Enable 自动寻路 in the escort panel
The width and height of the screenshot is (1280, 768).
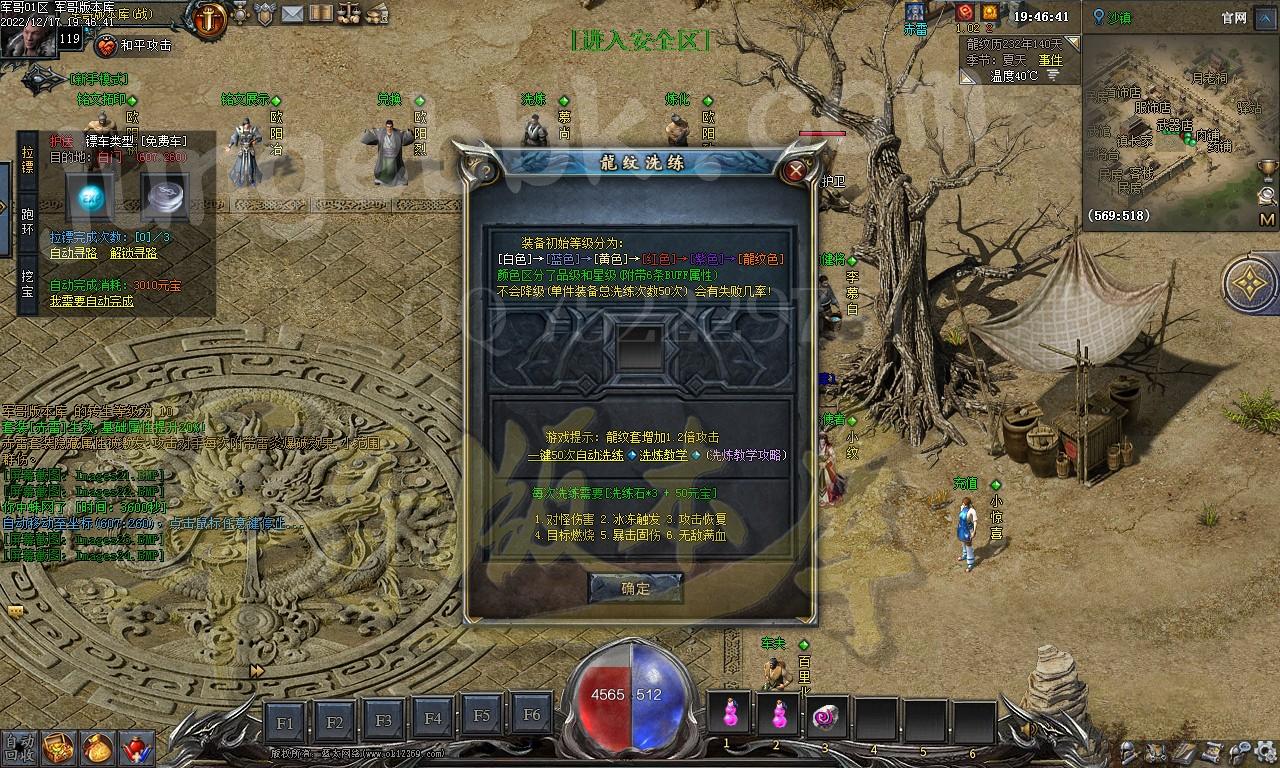[74, 253]
